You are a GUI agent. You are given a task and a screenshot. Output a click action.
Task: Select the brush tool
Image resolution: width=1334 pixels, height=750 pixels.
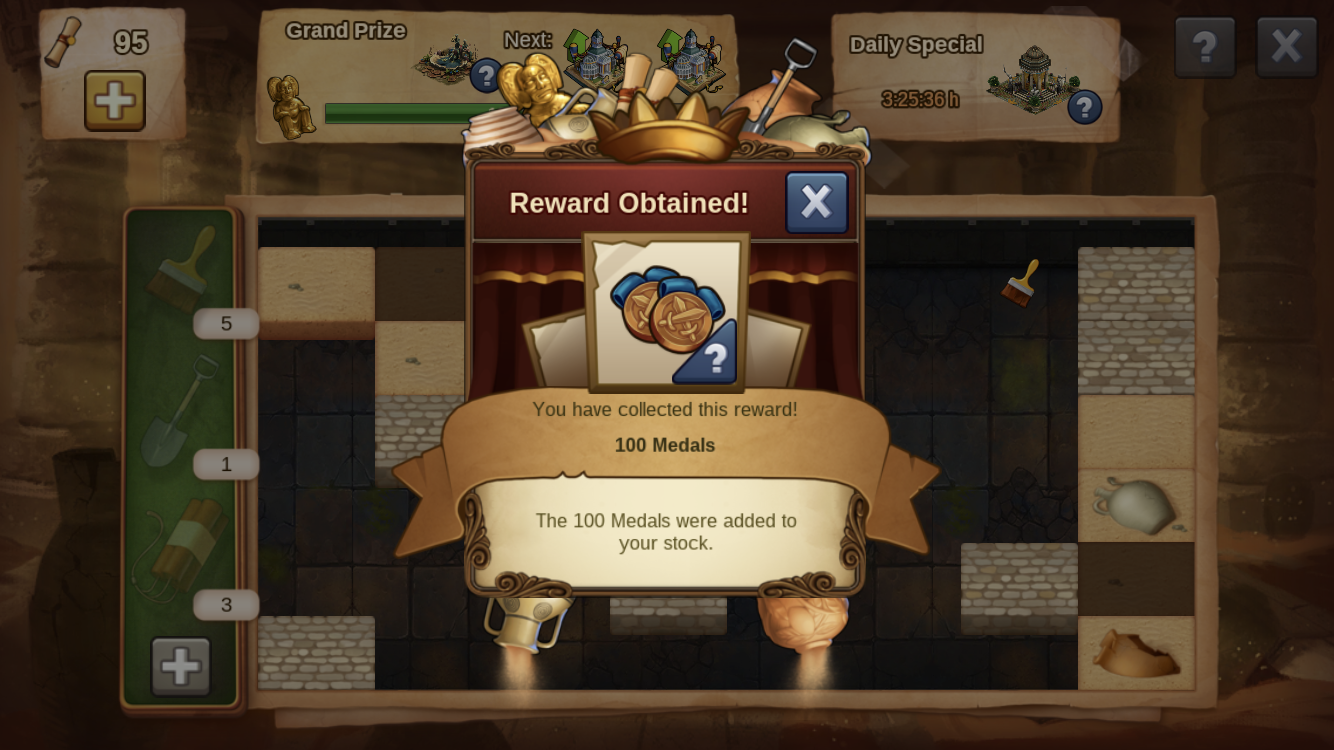coord(182,268)
